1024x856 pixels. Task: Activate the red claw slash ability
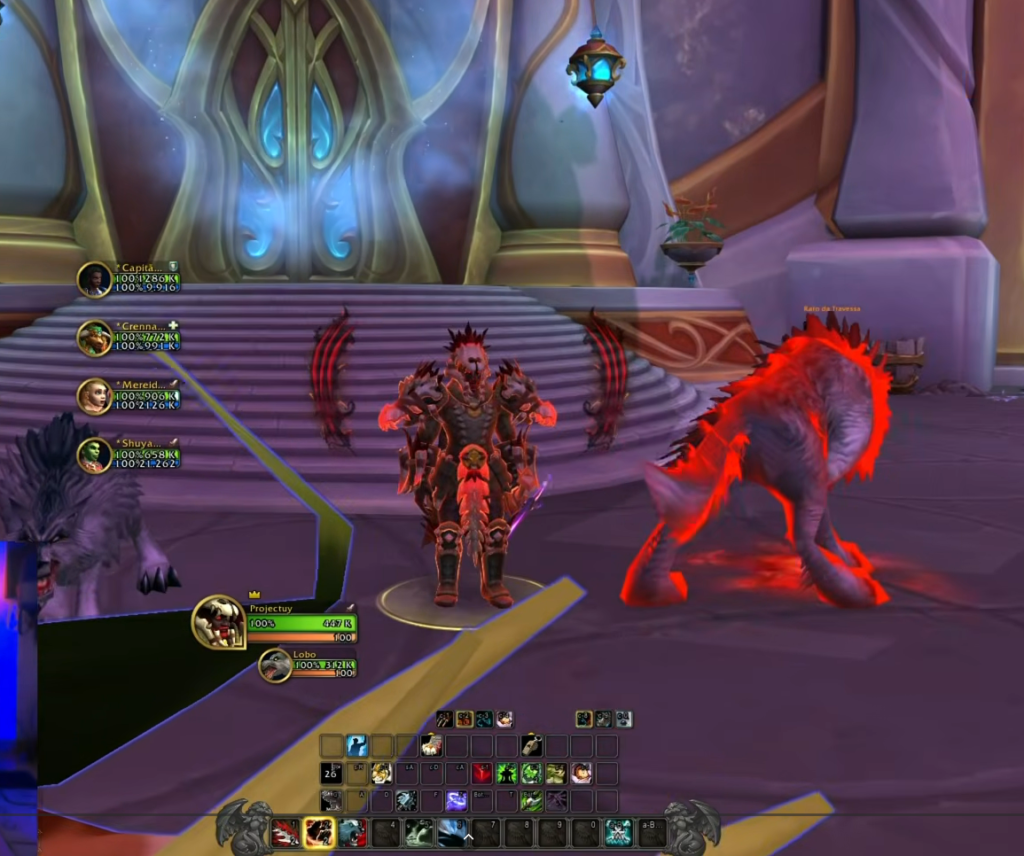285,832
